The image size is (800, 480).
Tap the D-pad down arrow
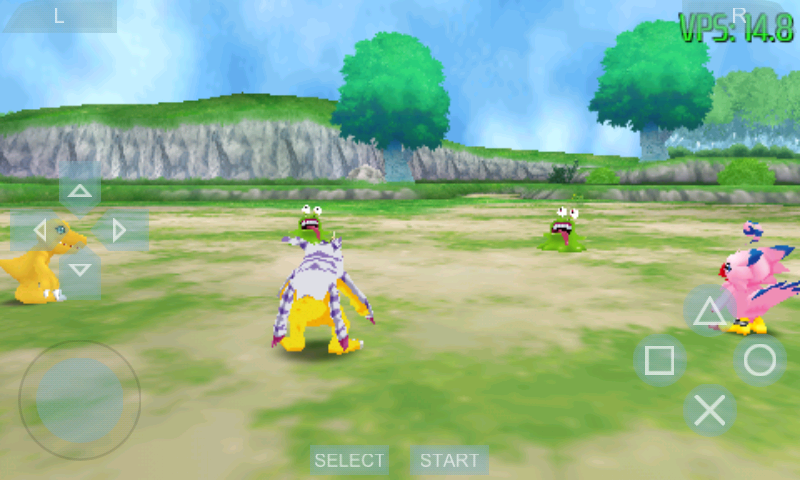tap(80, 270)
